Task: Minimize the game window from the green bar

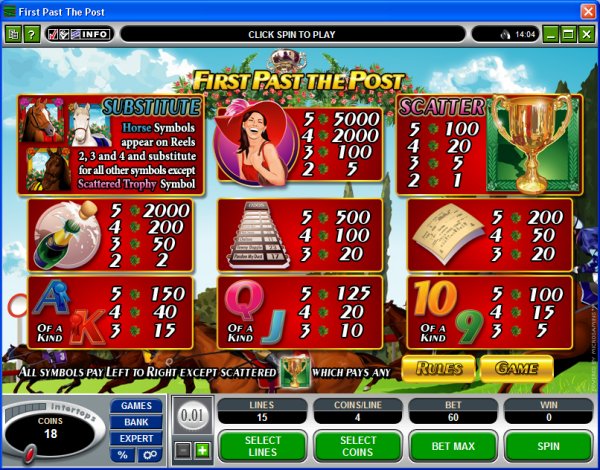Action: (550, 34)
